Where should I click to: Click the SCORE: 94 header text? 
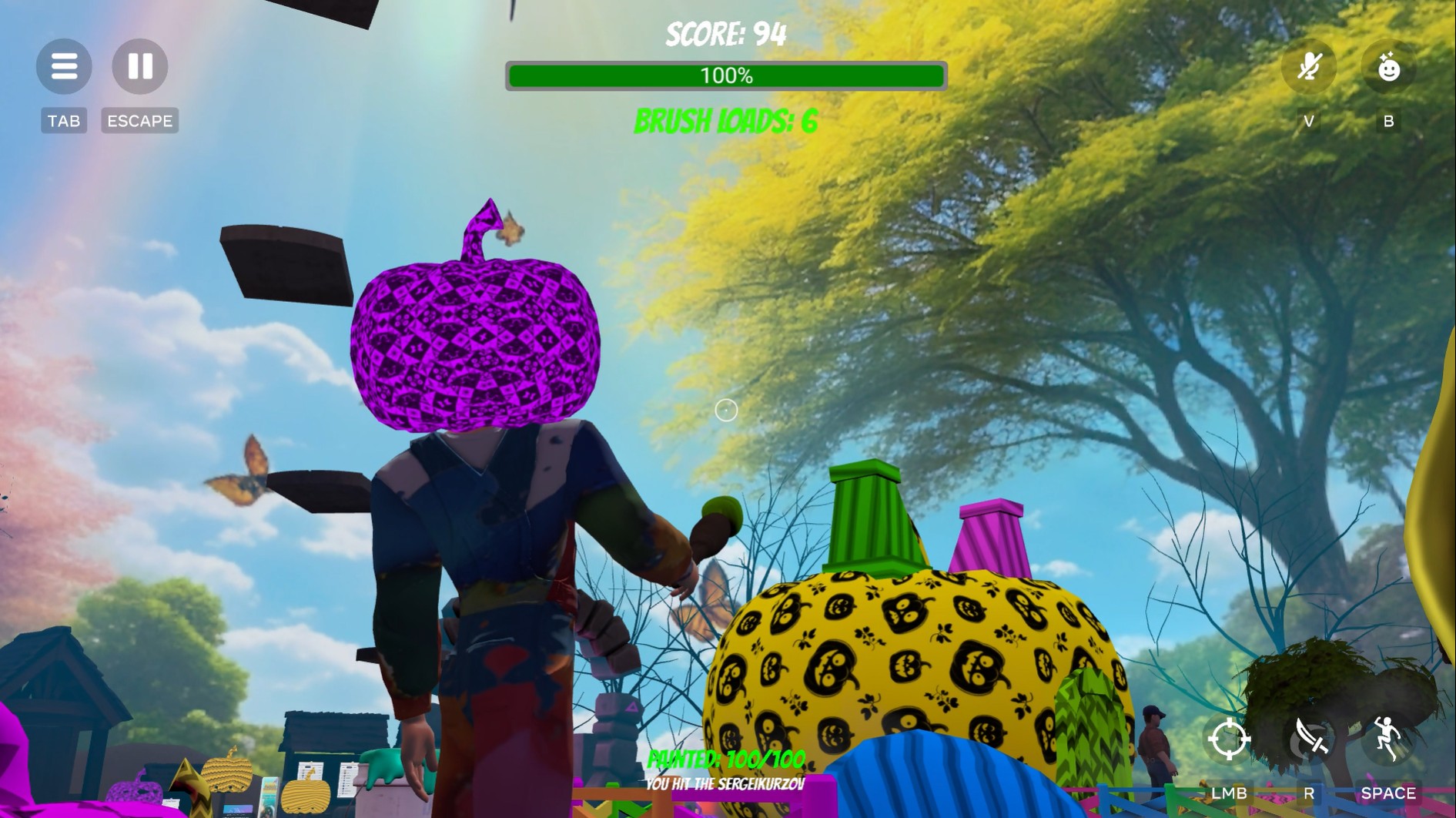point(725,33)
